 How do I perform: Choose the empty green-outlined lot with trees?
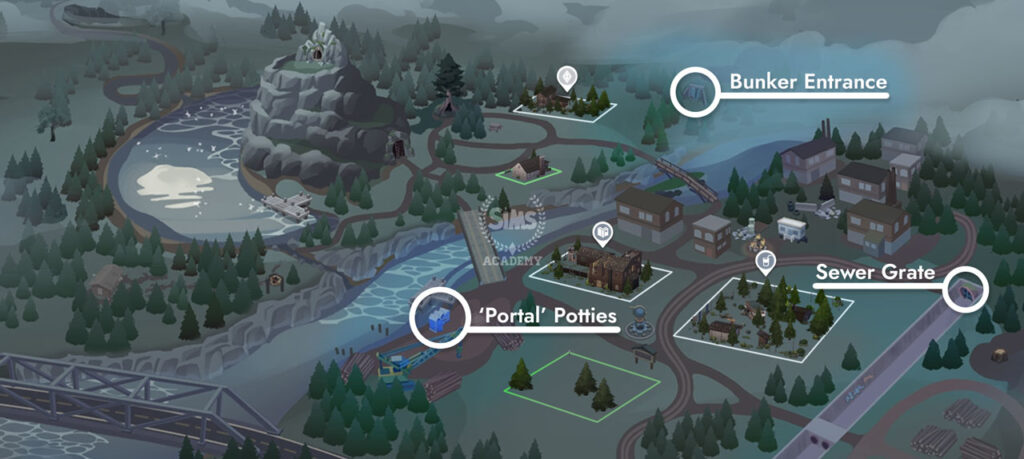tap(584, 385)
